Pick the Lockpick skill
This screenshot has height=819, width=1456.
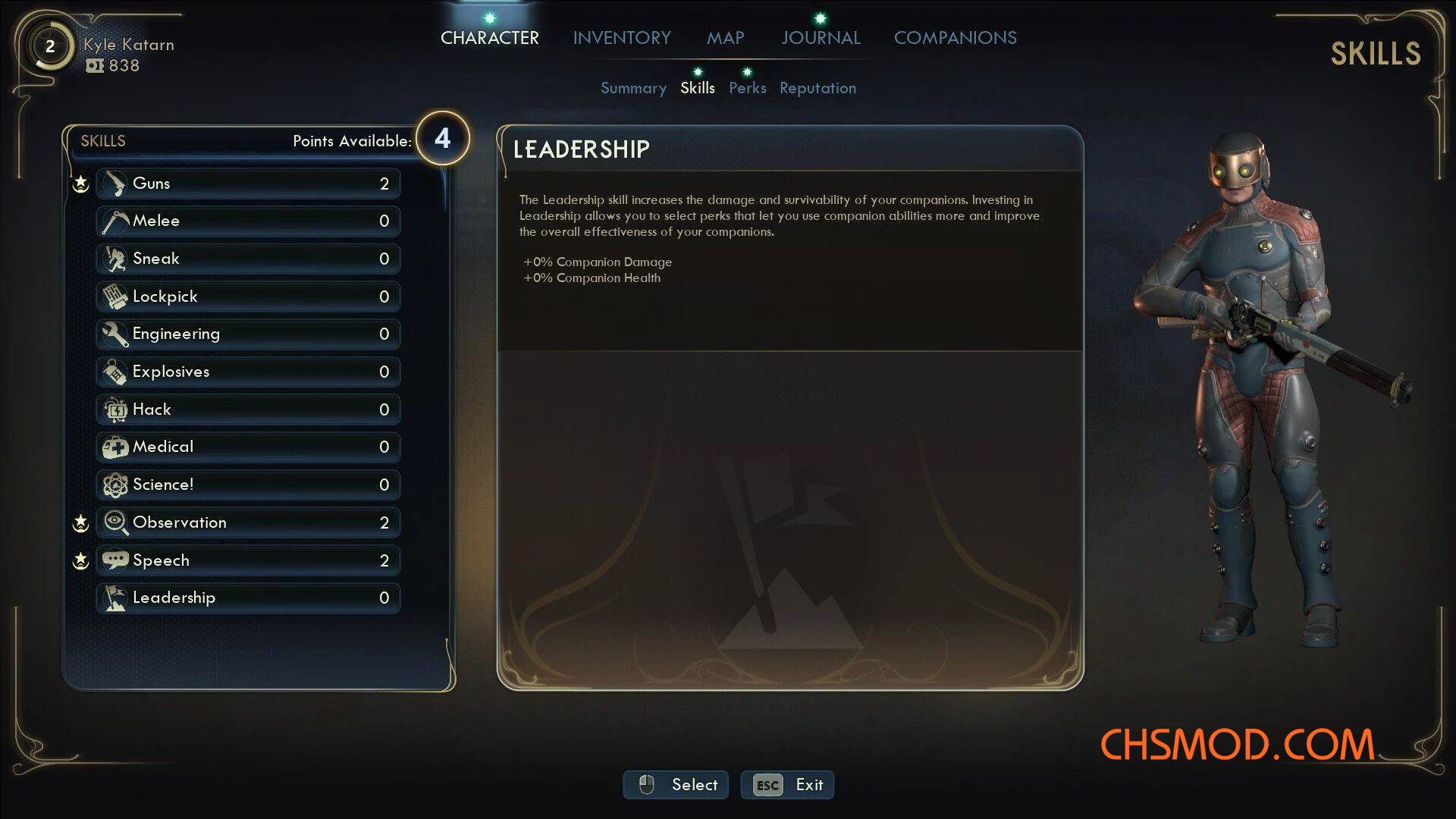point(248,297)
